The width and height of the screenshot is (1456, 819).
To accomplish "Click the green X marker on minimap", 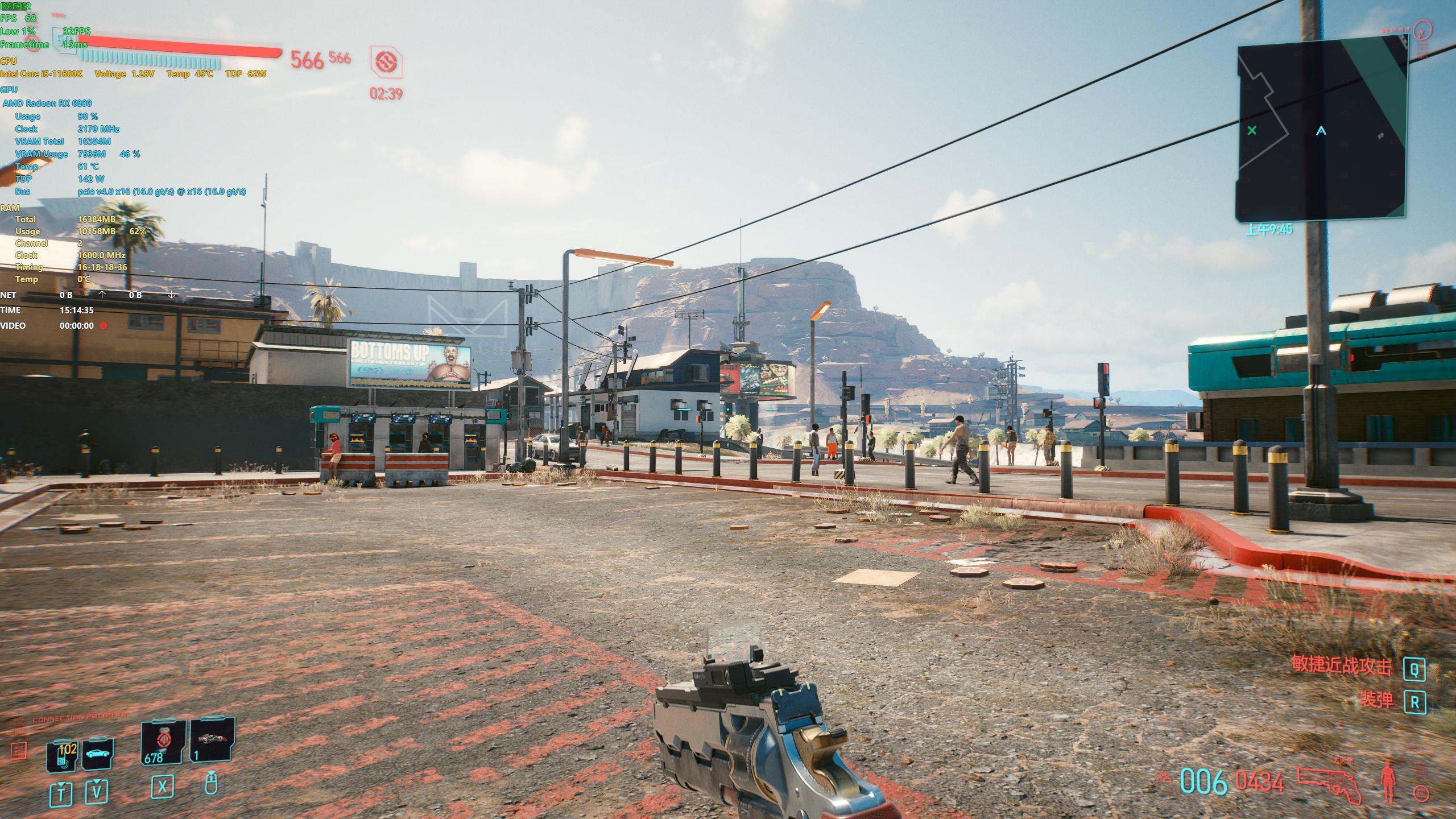I will pyautogui.click(x=1251, y=131).
